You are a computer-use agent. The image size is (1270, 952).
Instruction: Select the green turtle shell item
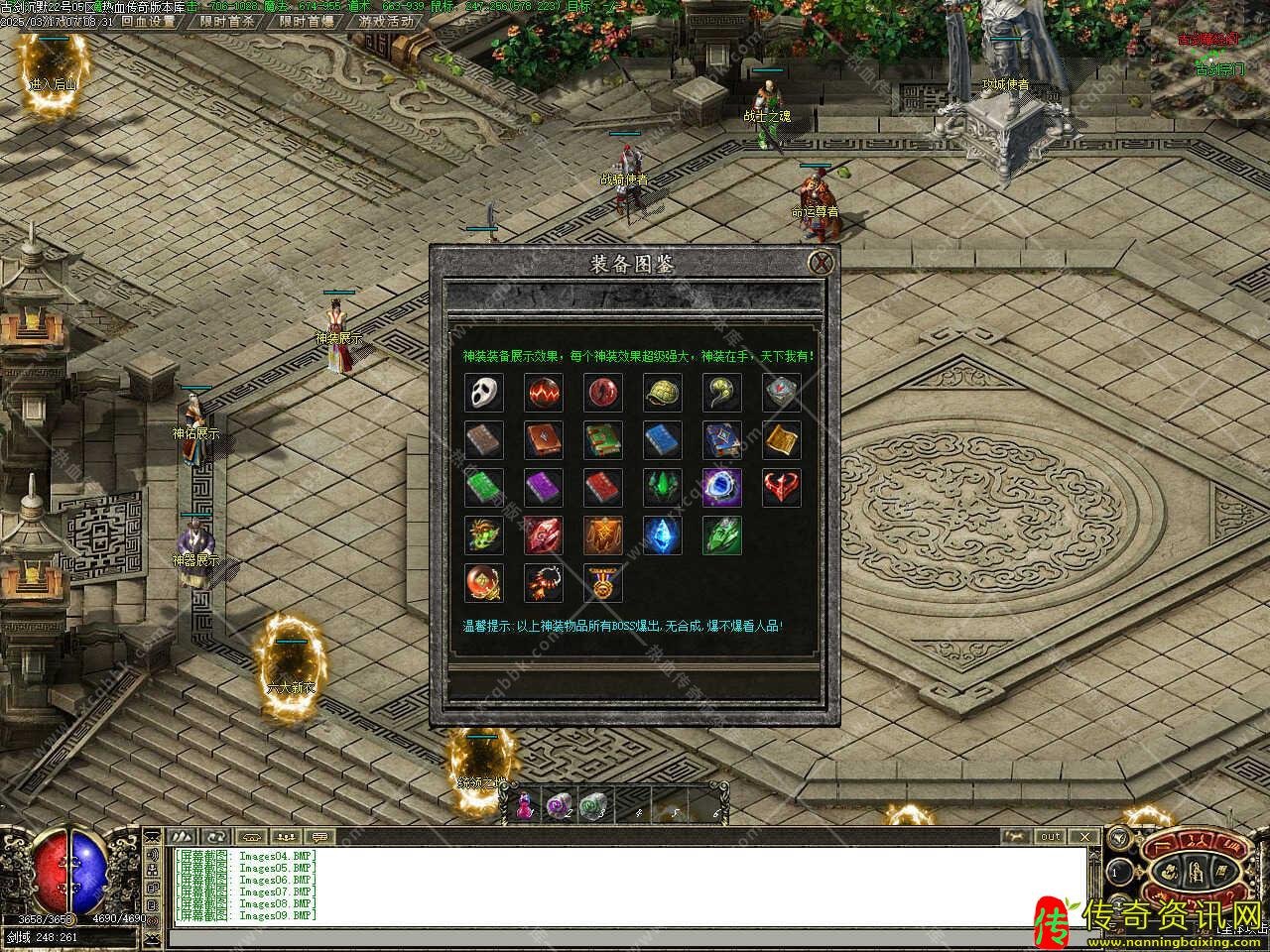coord(662,393)
